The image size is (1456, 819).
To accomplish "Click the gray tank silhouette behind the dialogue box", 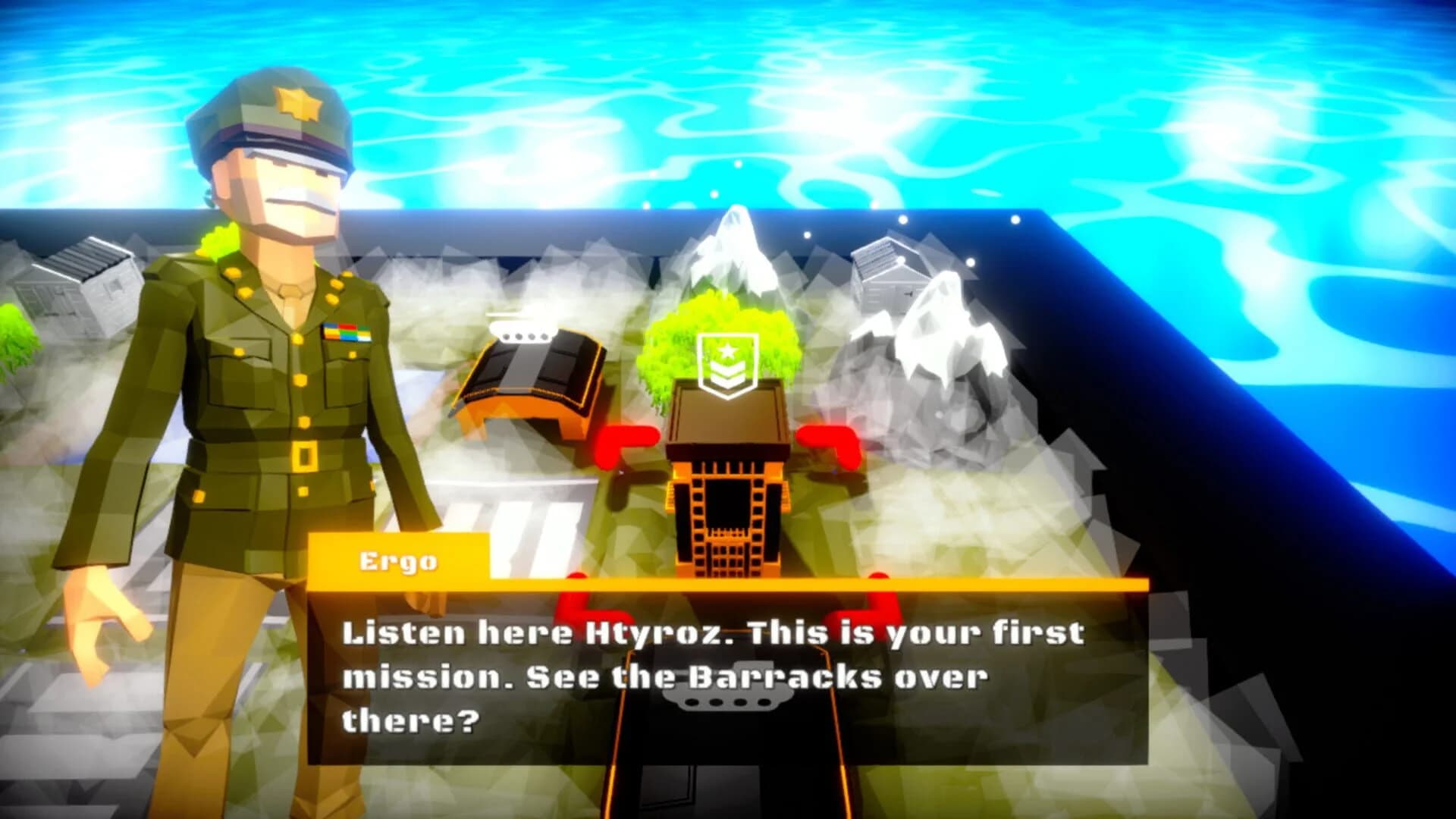I will coord(728,699).
